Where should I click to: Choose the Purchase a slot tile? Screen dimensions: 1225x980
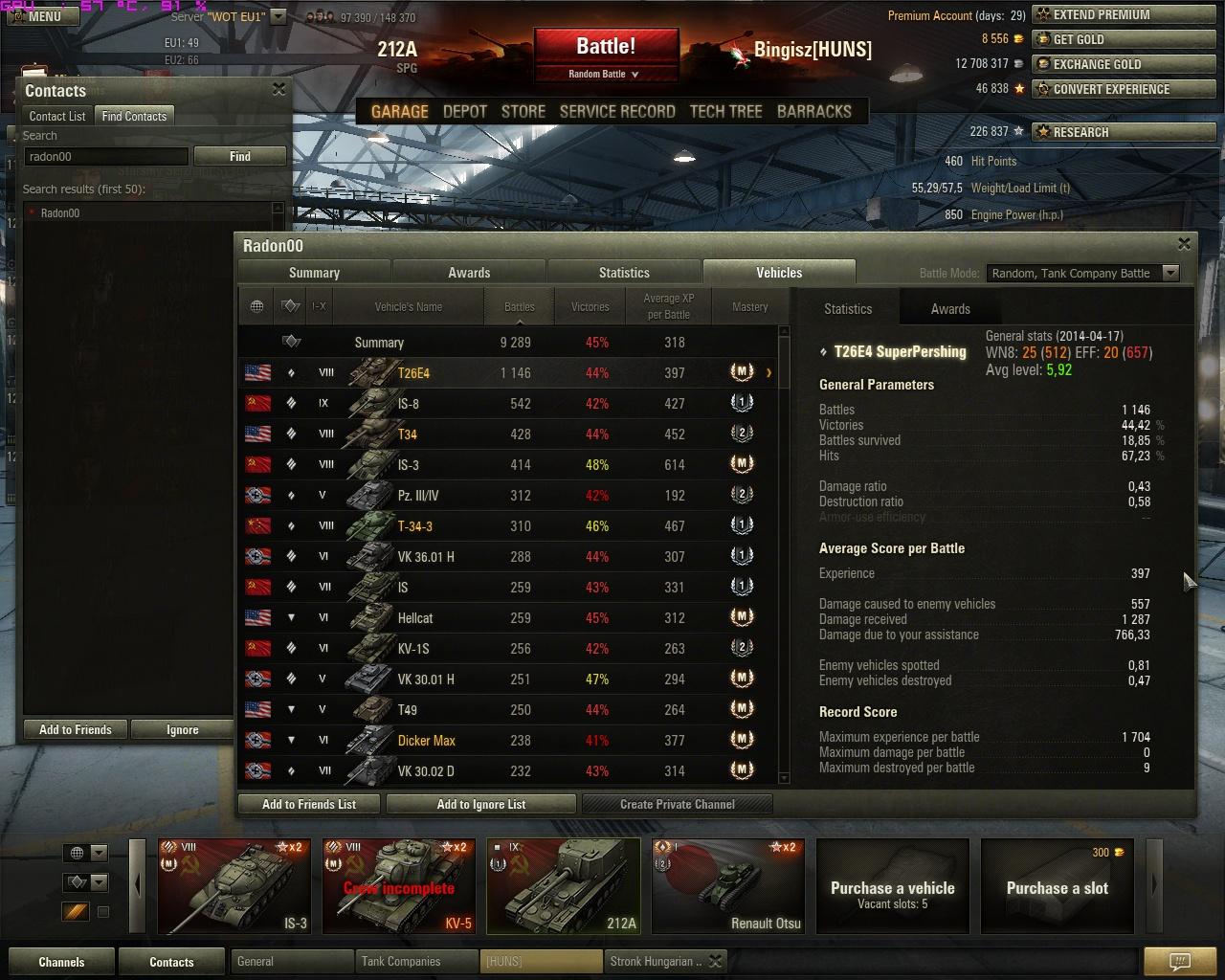(1057, 886)
